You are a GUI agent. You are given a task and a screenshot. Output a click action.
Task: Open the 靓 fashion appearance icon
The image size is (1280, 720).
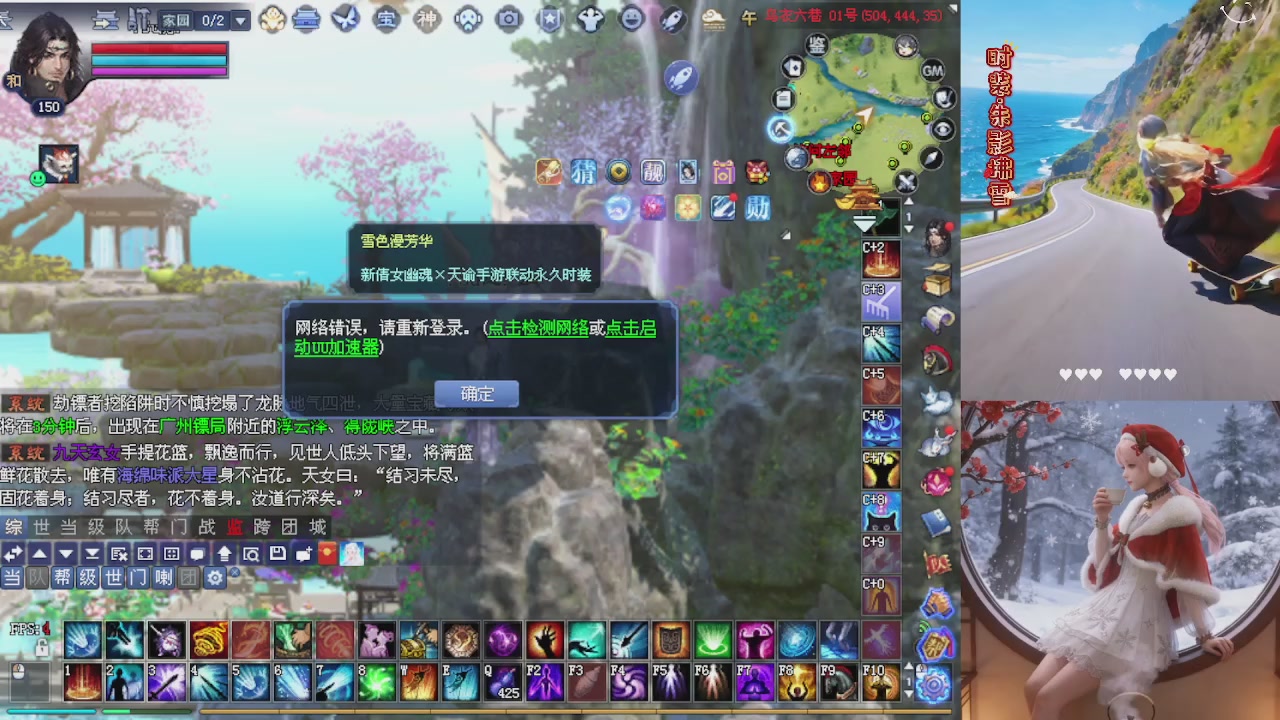pyautogui.click(x=653, y=172)
